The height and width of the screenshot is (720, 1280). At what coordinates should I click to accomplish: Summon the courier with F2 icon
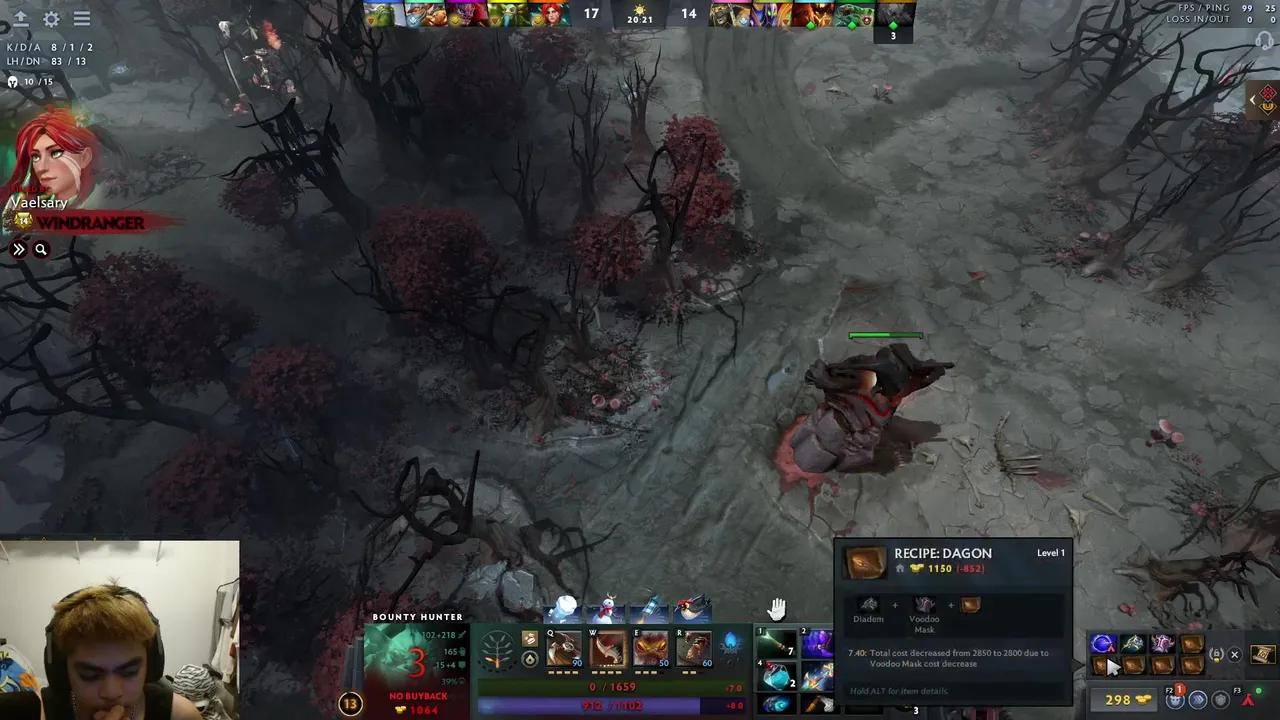1176,700
